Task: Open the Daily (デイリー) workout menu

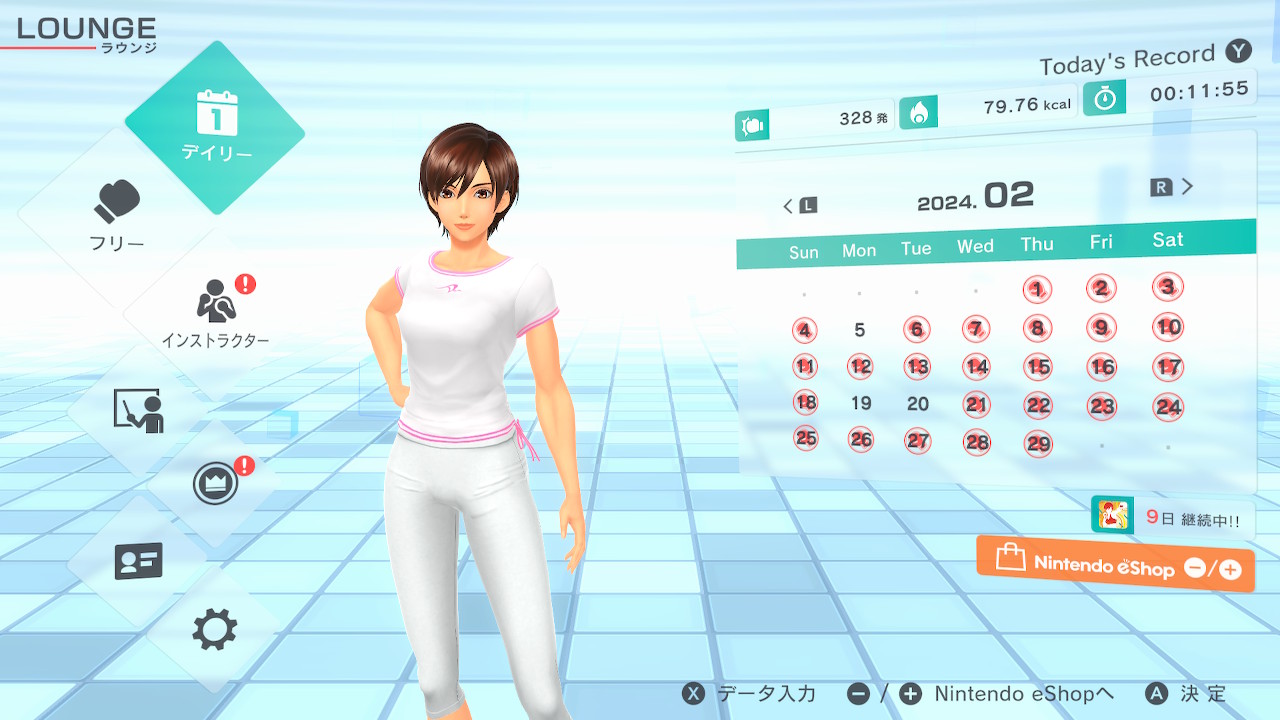Action: [215, 127]
